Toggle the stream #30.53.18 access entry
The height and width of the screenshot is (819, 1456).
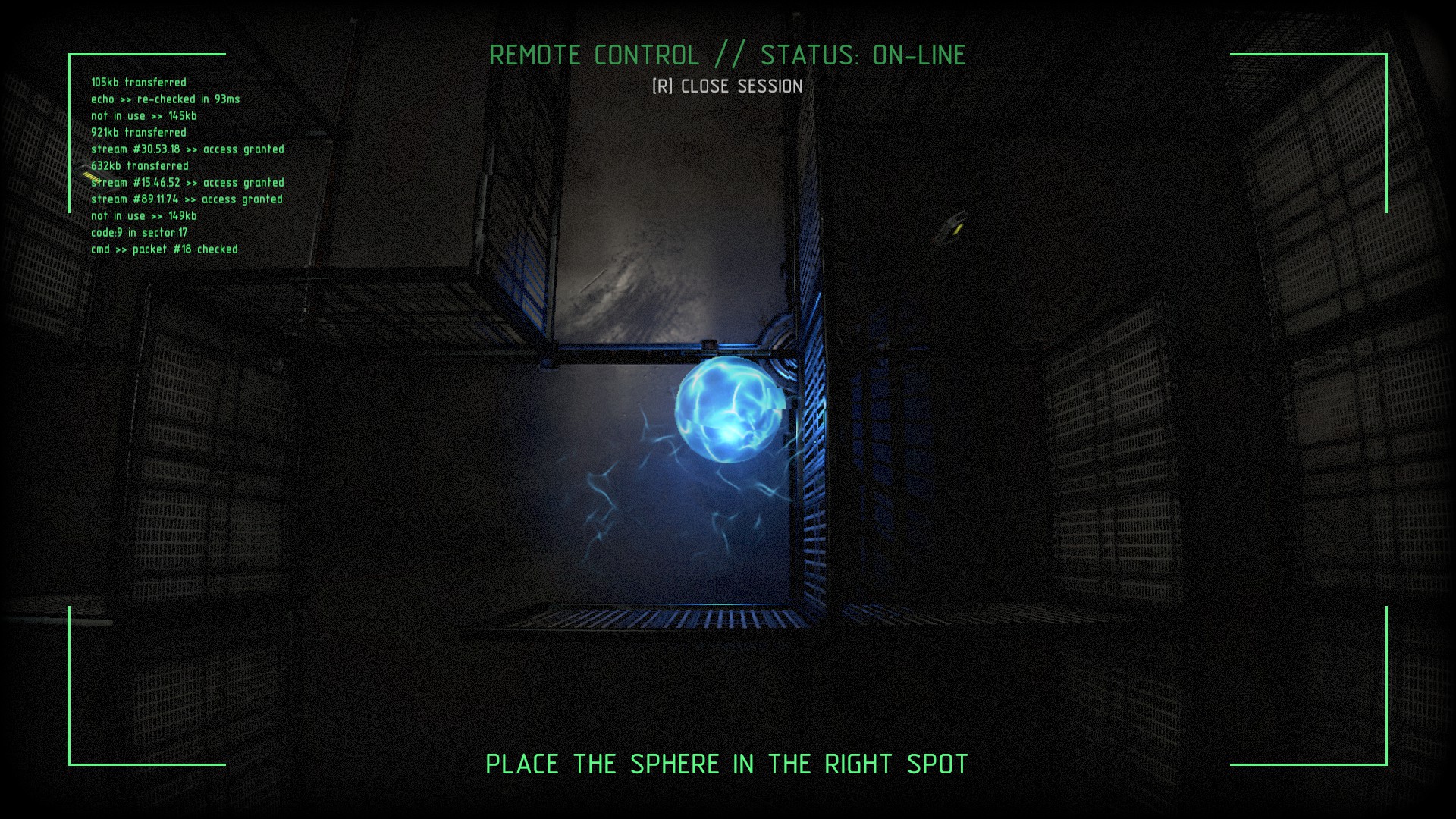(187, 149)
